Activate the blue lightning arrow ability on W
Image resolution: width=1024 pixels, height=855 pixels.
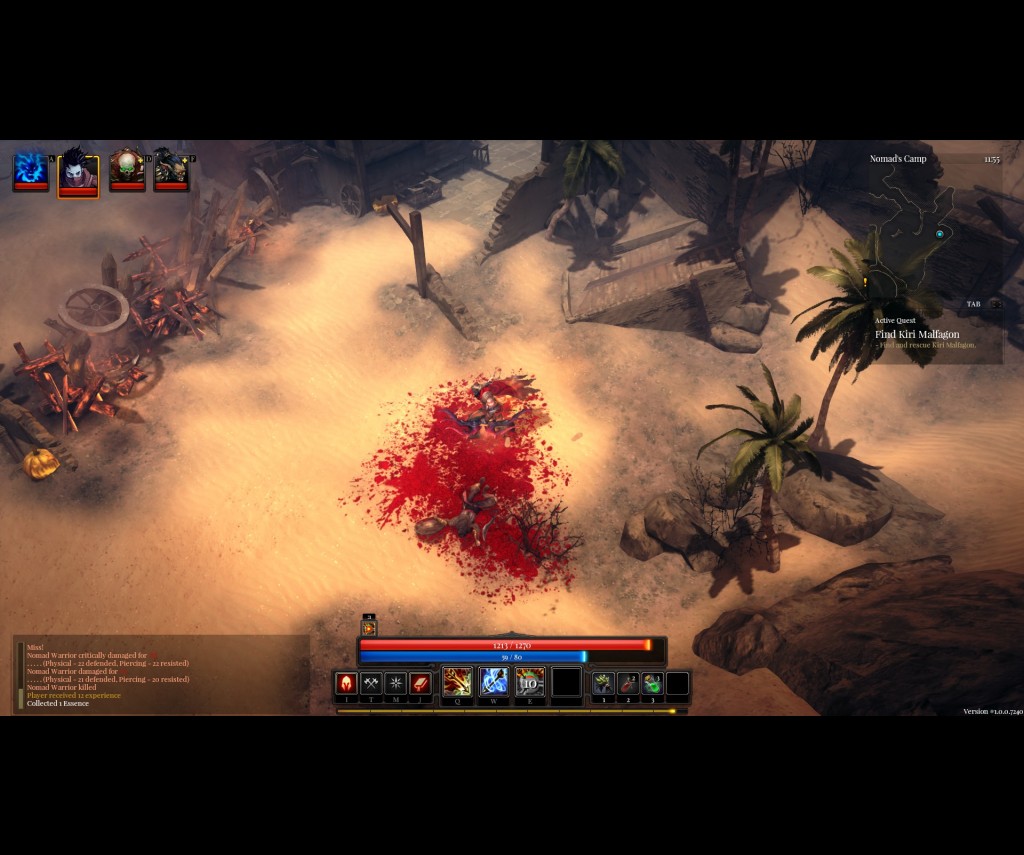[494, 682]
